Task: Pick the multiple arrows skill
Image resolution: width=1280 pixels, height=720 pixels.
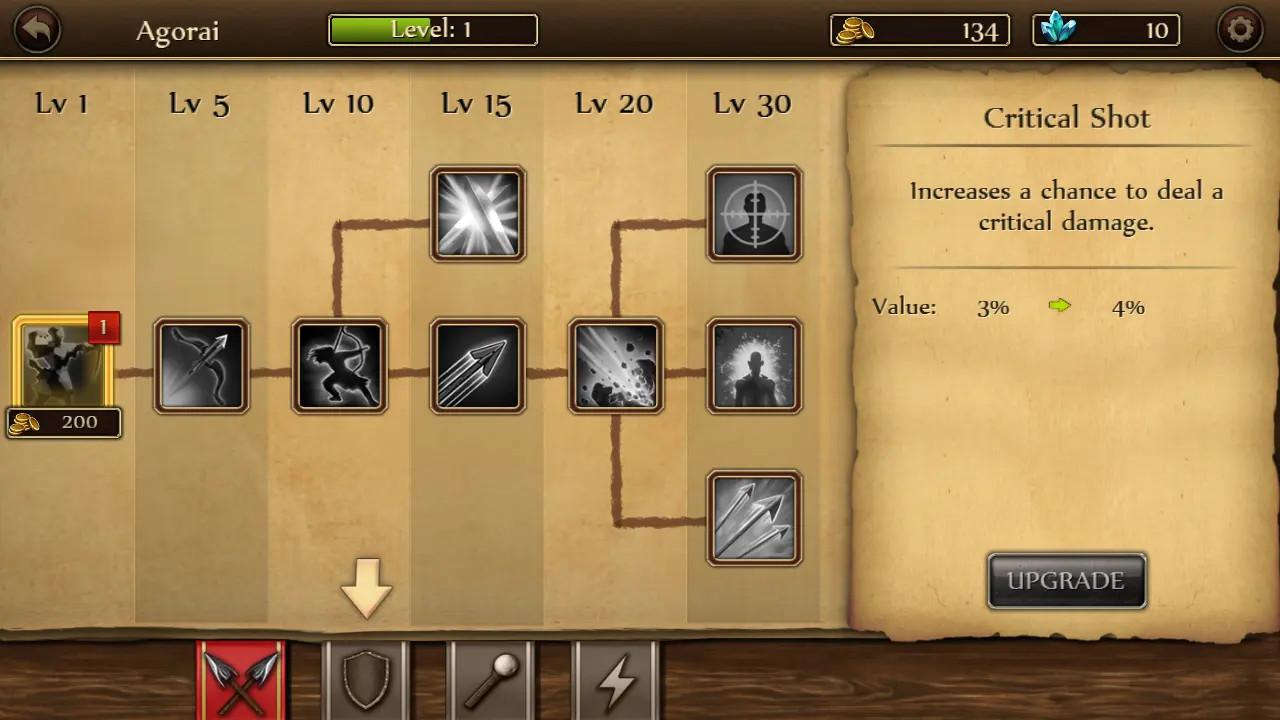Action: 477,366
